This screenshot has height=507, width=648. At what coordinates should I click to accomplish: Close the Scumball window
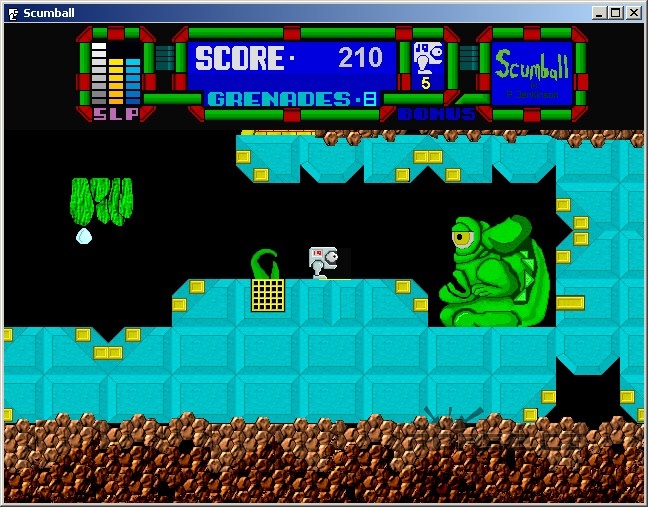(634, 12)
